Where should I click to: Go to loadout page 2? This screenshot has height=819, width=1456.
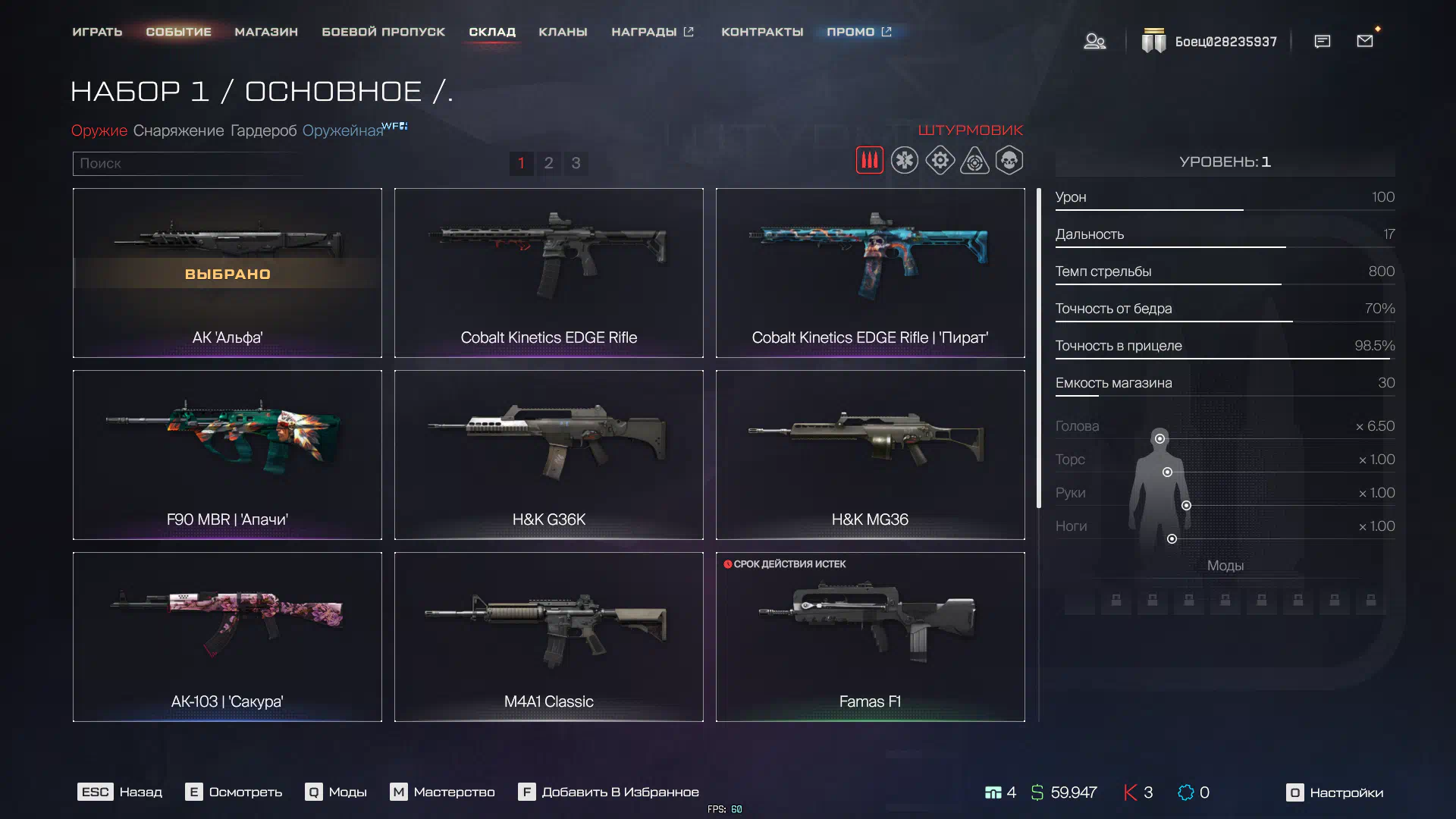[x=548, y=163]
